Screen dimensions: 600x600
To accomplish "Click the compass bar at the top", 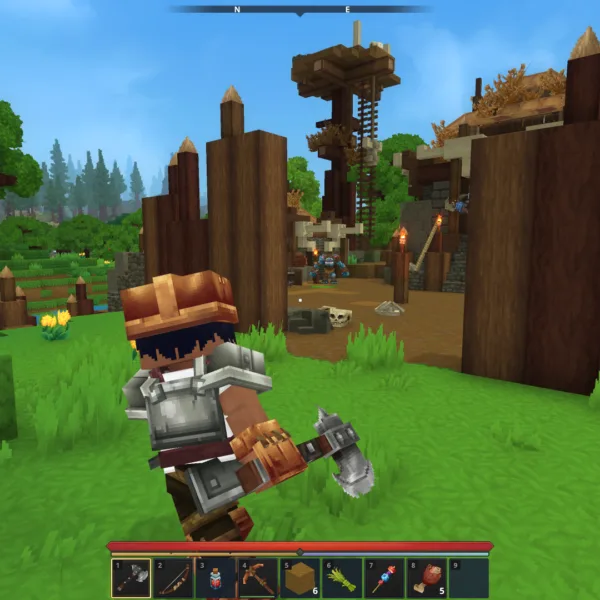I will pos(300,9).
